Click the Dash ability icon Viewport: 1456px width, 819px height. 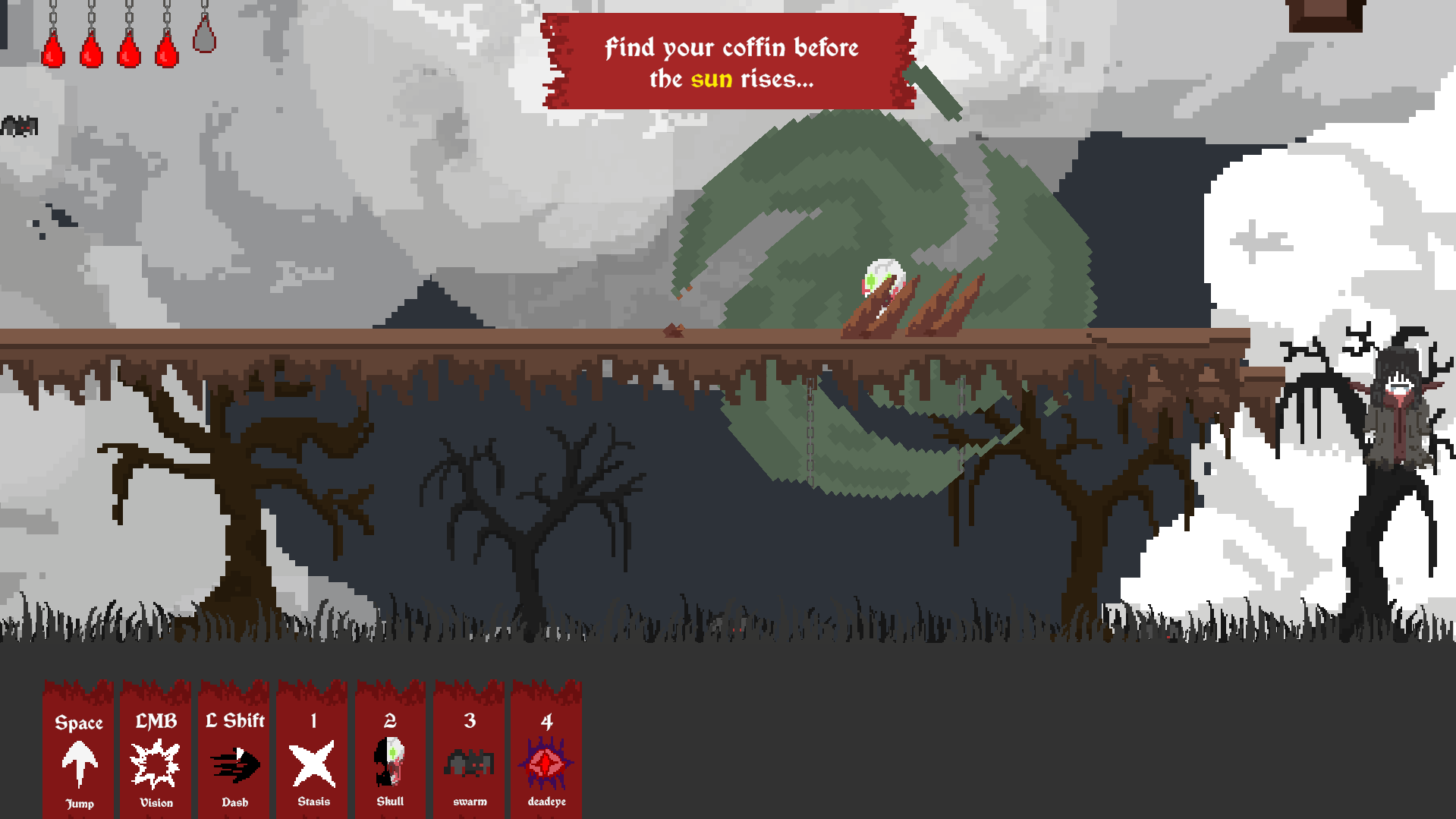click(x=234, y=764)
